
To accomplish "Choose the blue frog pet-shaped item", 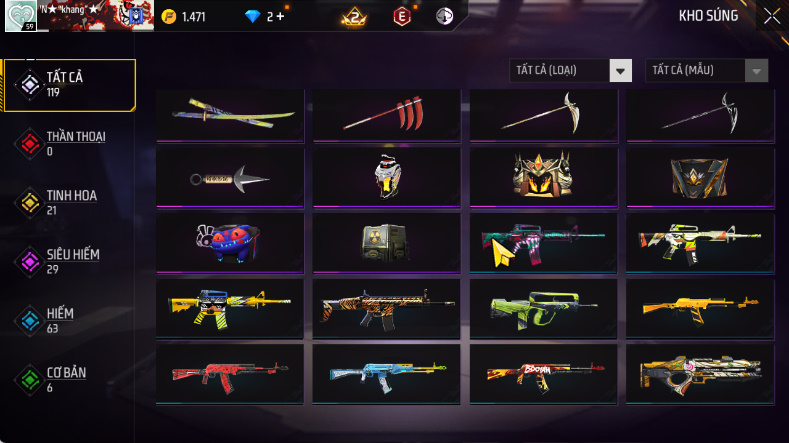I will pyautogui.click(x=230, y=242).
